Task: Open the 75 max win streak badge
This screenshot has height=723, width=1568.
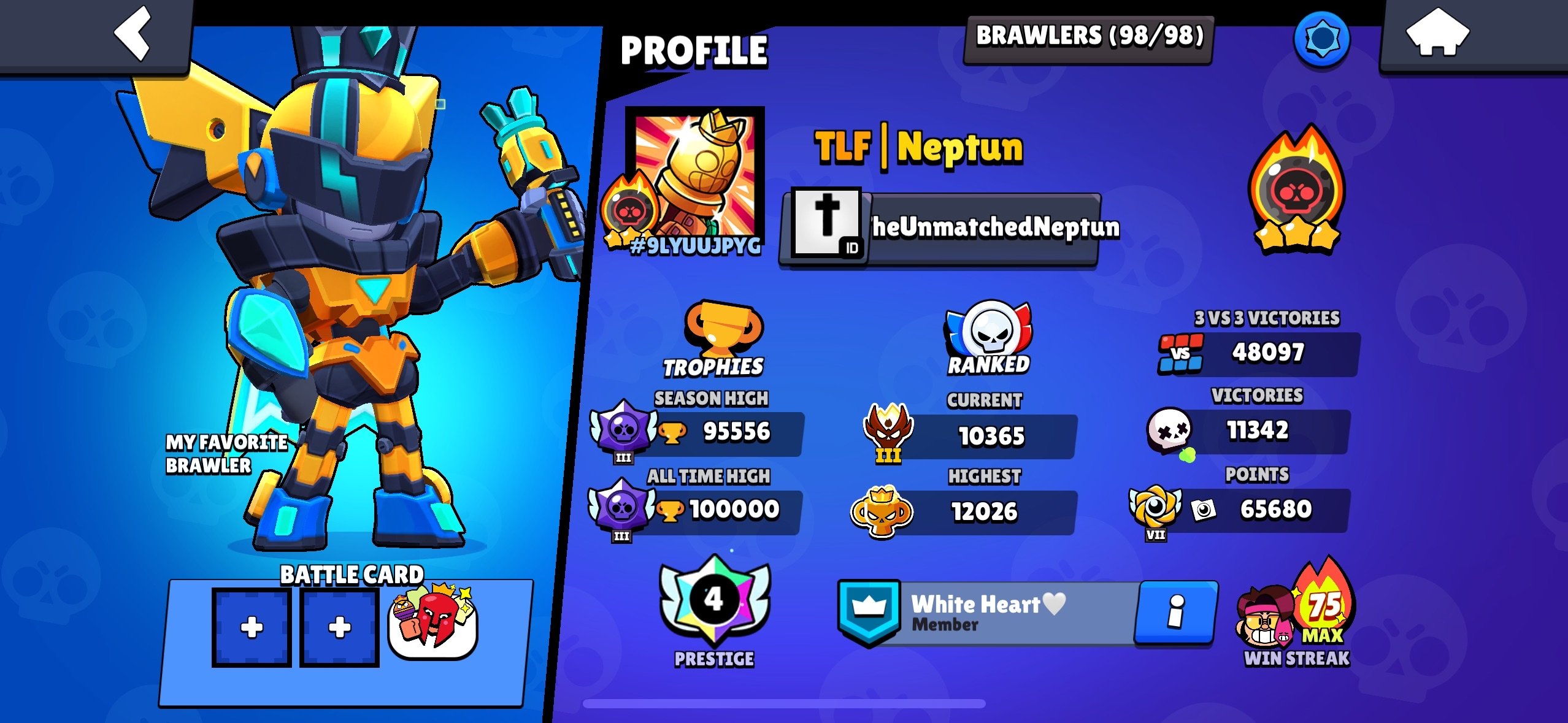Action: [x=1296, y=613]
